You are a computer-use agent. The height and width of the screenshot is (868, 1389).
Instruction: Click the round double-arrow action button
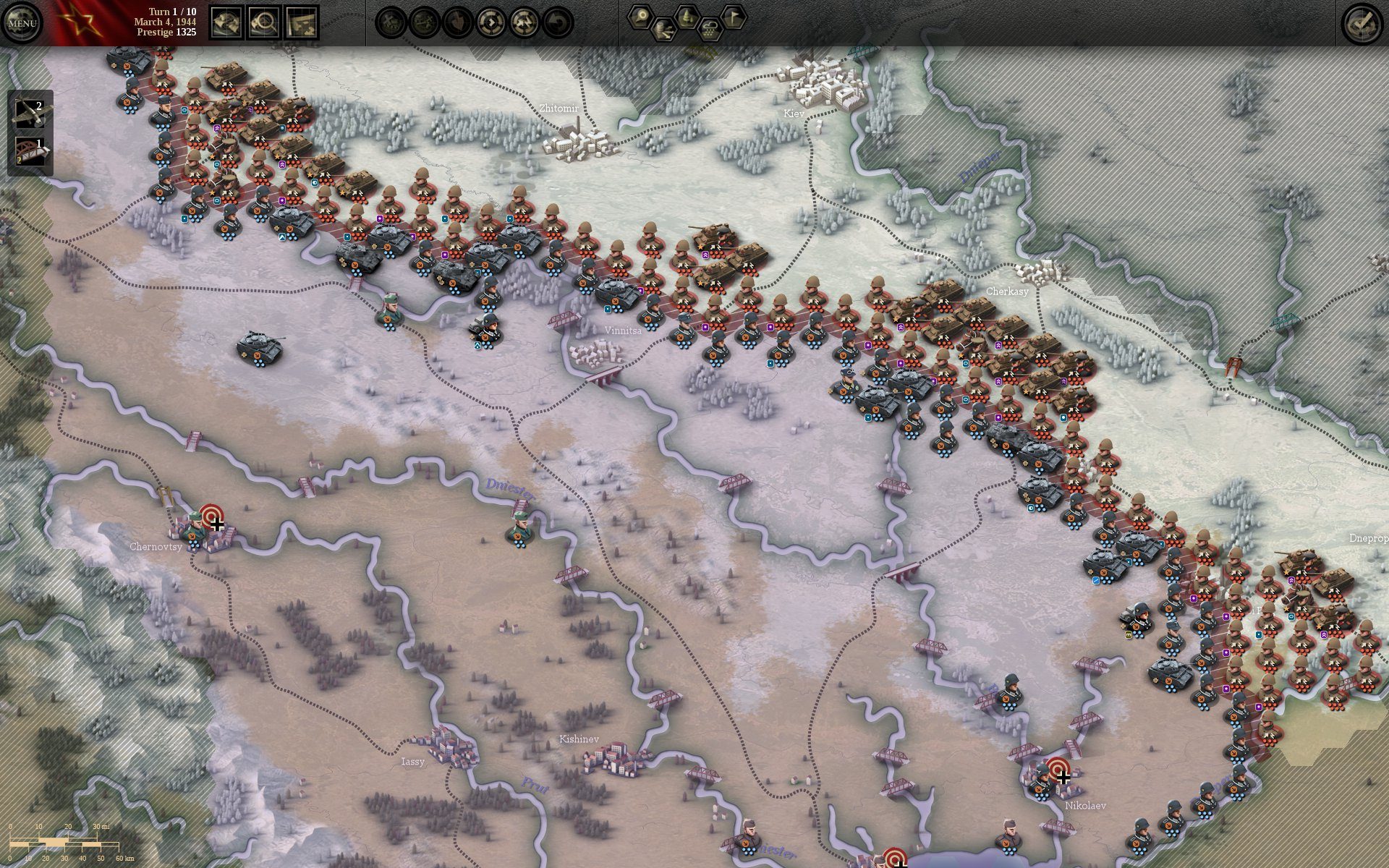pyautogui.click(x=524, y=23)
